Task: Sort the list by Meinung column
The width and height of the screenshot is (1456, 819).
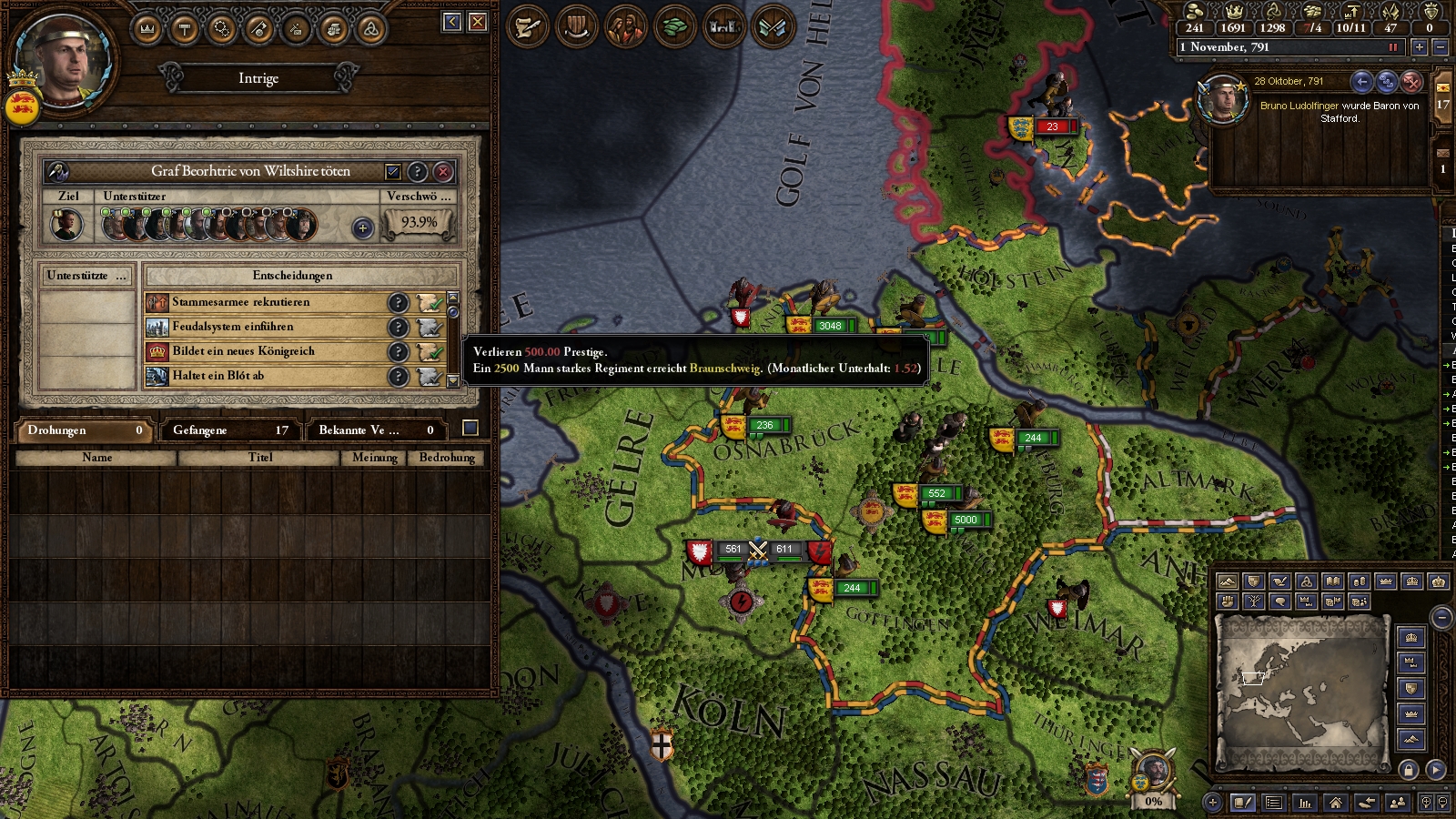Action: [x=374, y=458]
